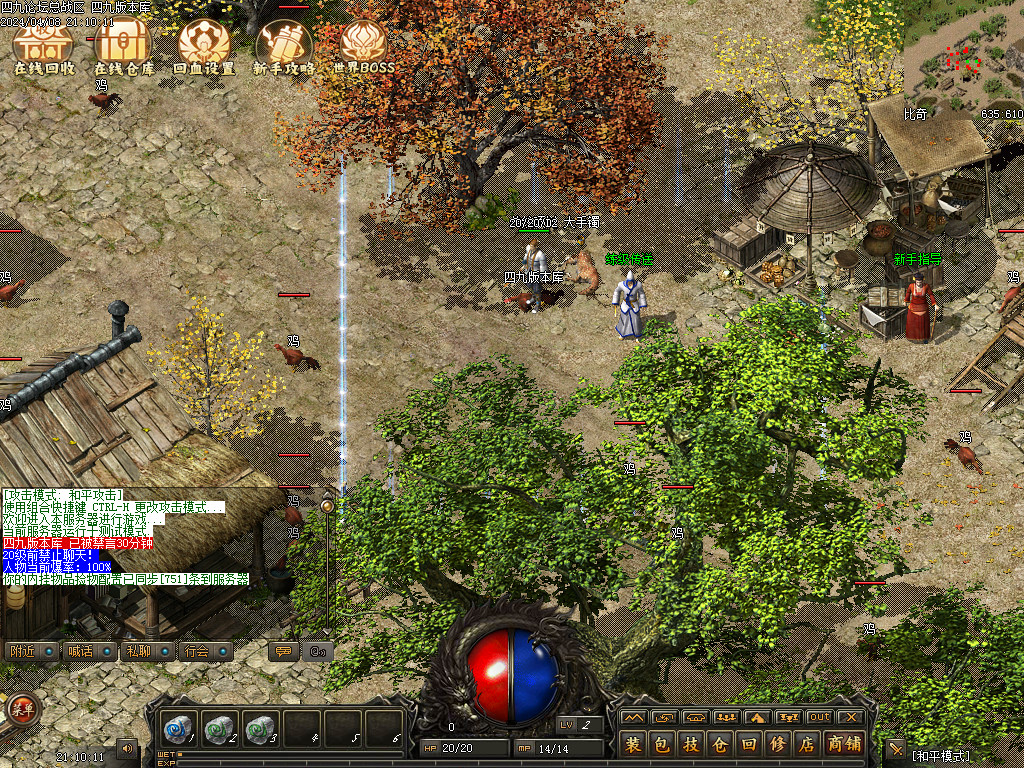This screenshot has width=1024, height=768.
Task: Open the round red 菜单 menu button
Action: tap(21, 709)
